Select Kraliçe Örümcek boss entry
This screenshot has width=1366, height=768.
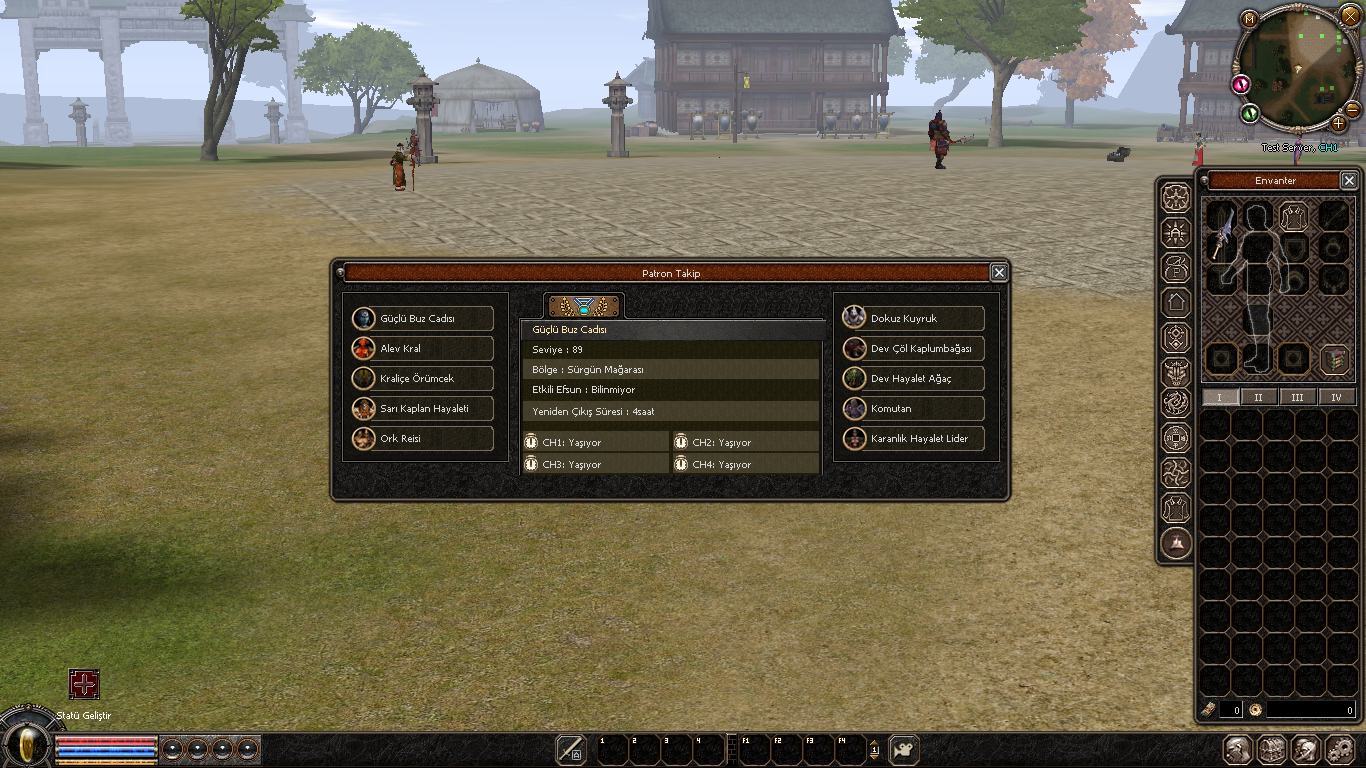tap(422, 379)
